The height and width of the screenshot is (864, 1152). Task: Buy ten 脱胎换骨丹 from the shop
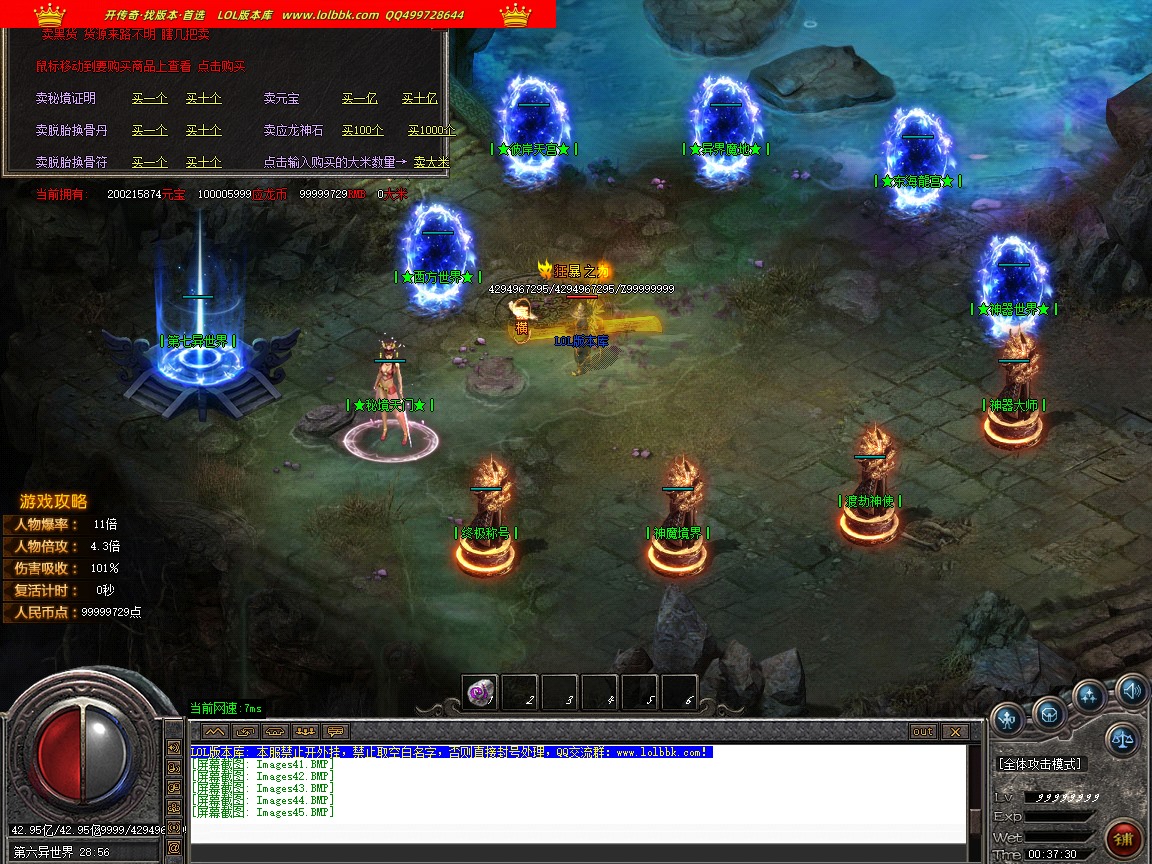pyautogui.click(x=203, y=130)
